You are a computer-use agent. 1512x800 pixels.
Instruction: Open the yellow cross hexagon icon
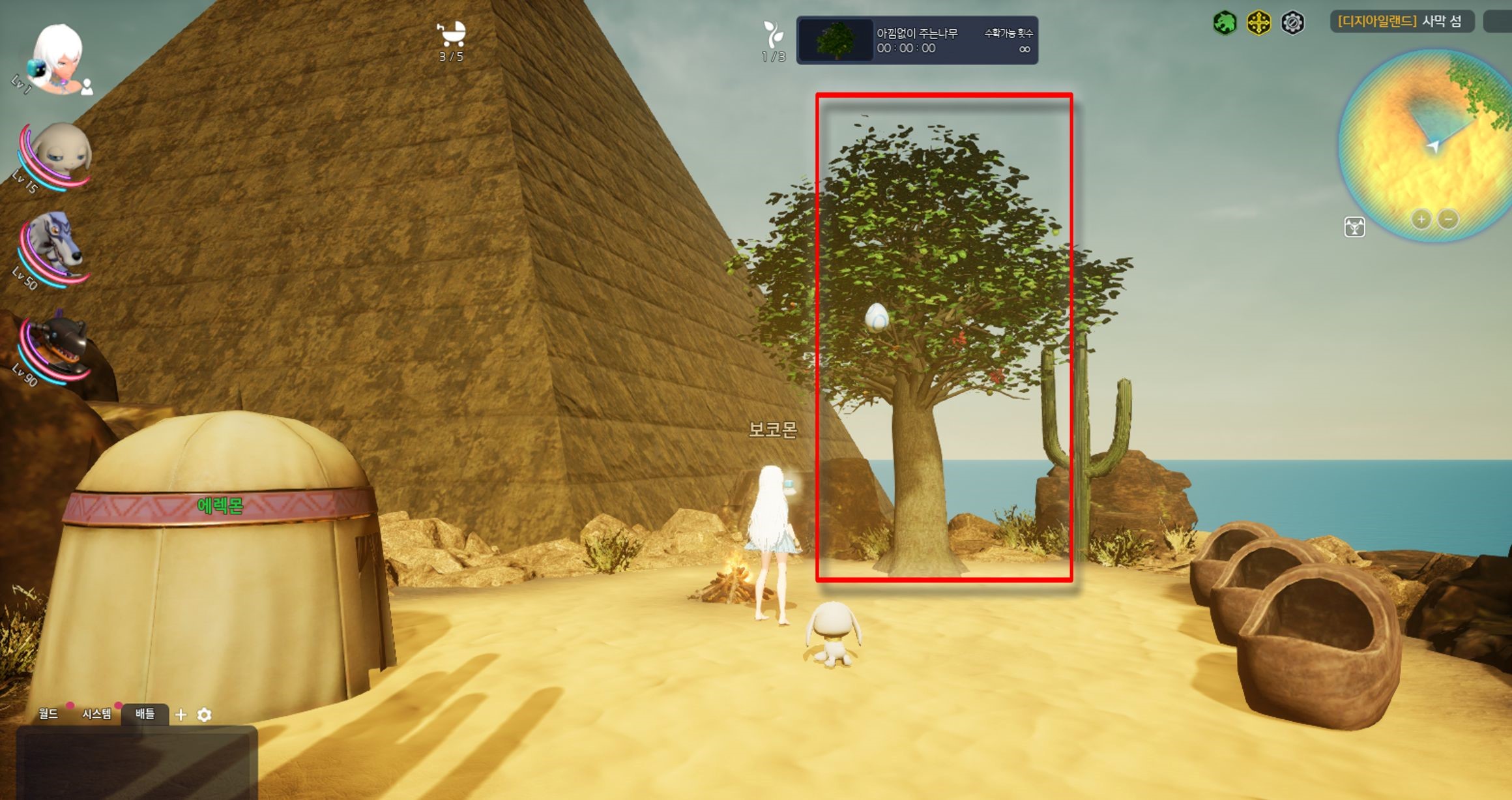[x=1258, y=23]
